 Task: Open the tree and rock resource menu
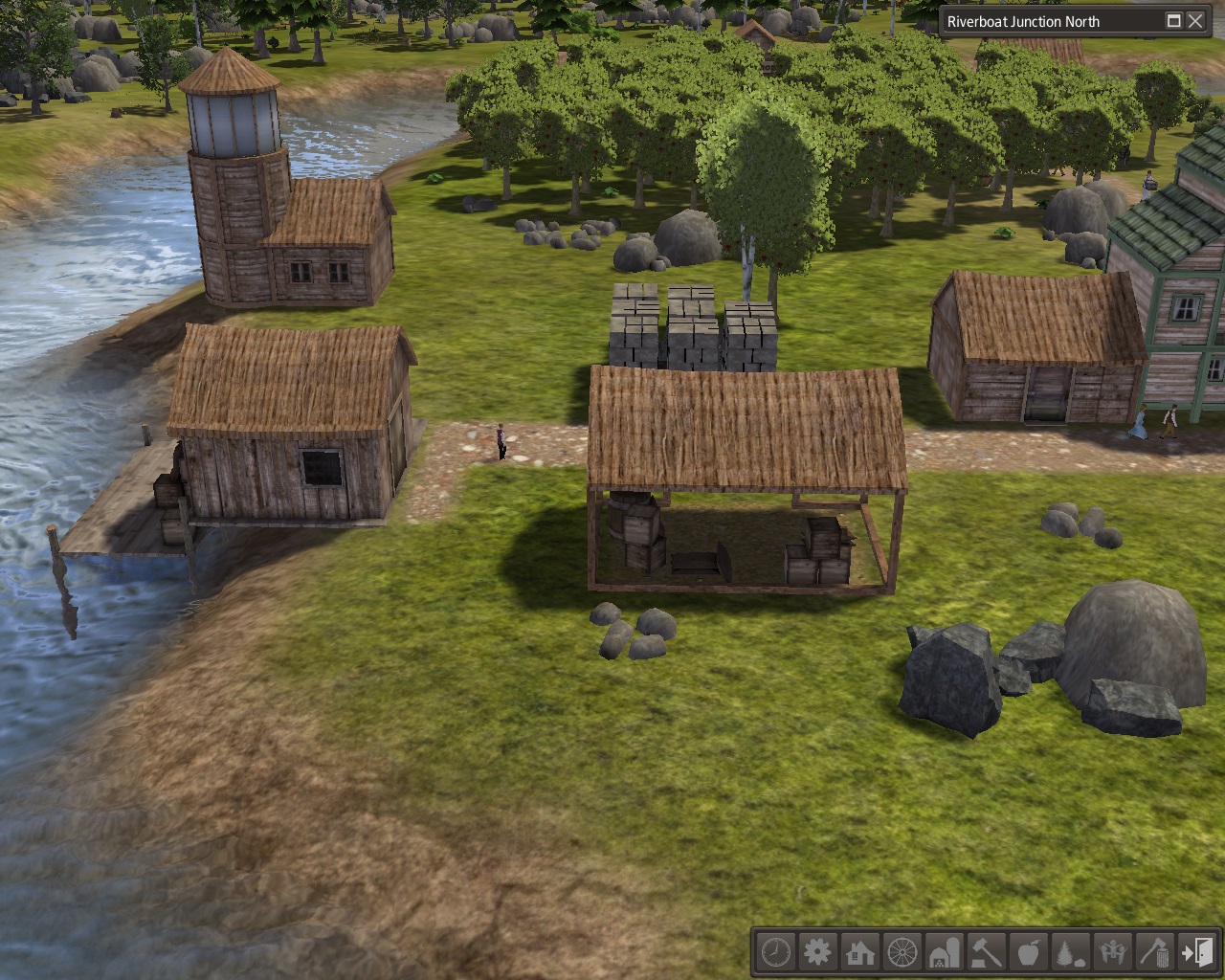click(1070, 953)
